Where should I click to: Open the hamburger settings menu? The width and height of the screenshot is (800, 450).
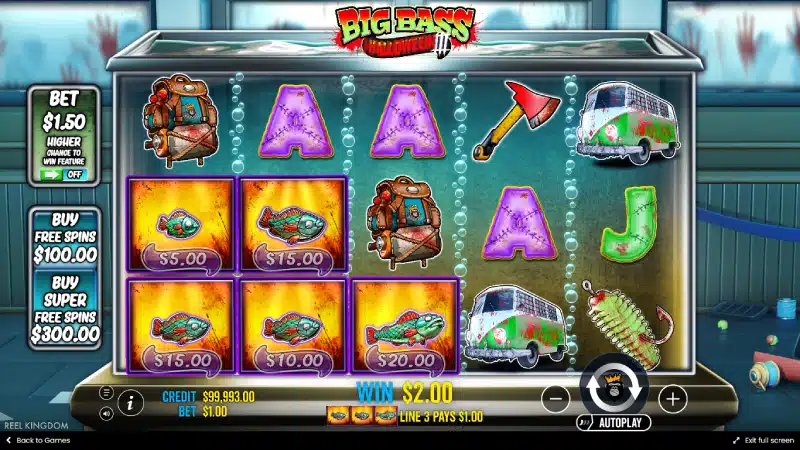click(x=106, y=394)
